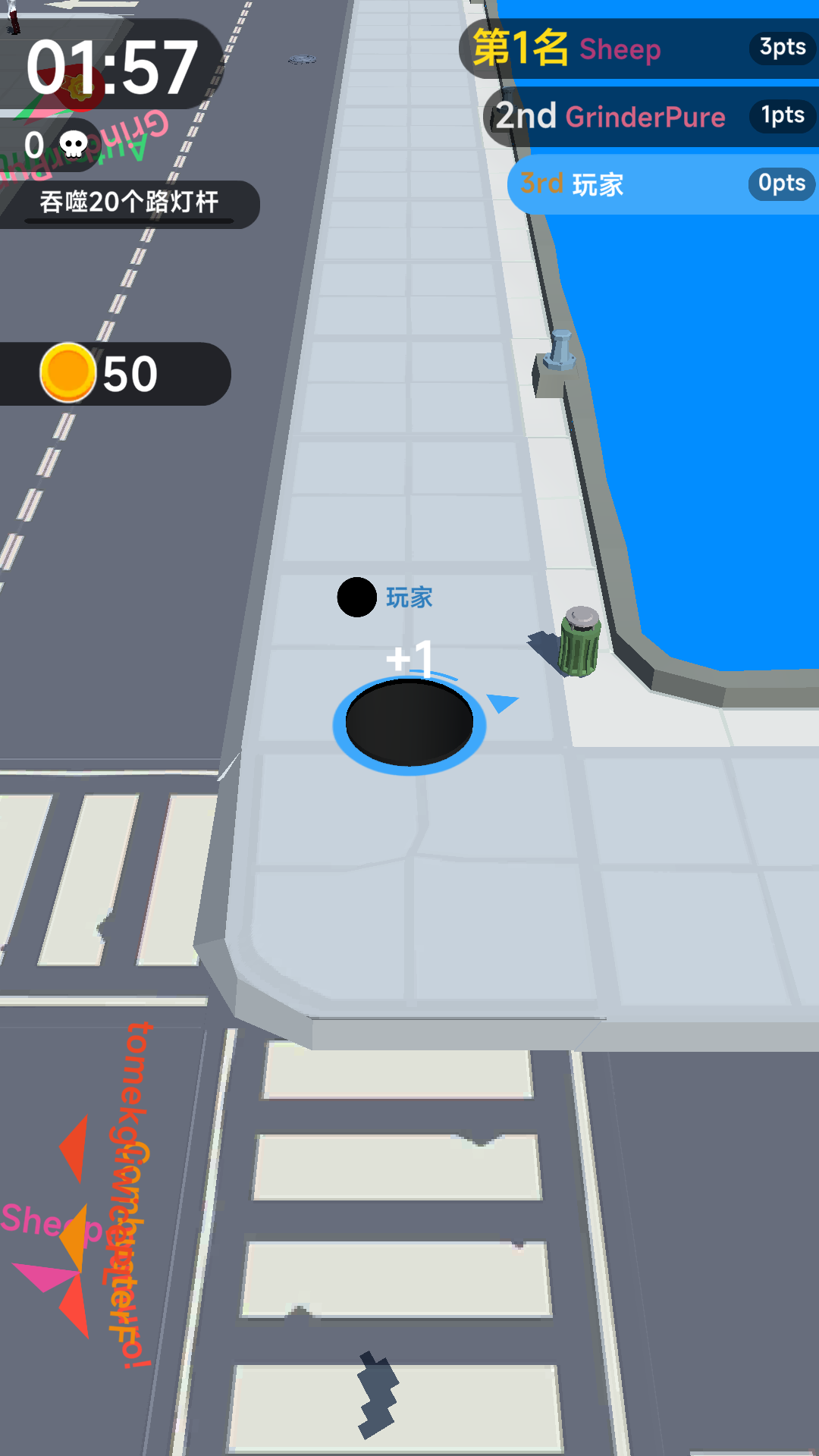This screenshot has width=819, height=1456.
Task: Open the 吞噬20个路灯杆 objective tracker
Action: (x=129, y=203)
